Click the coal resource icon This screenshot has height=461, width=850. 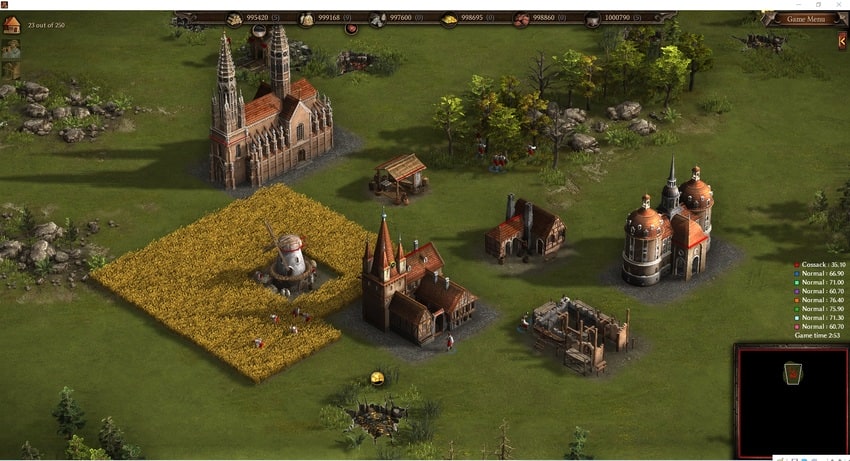point(592,19)
